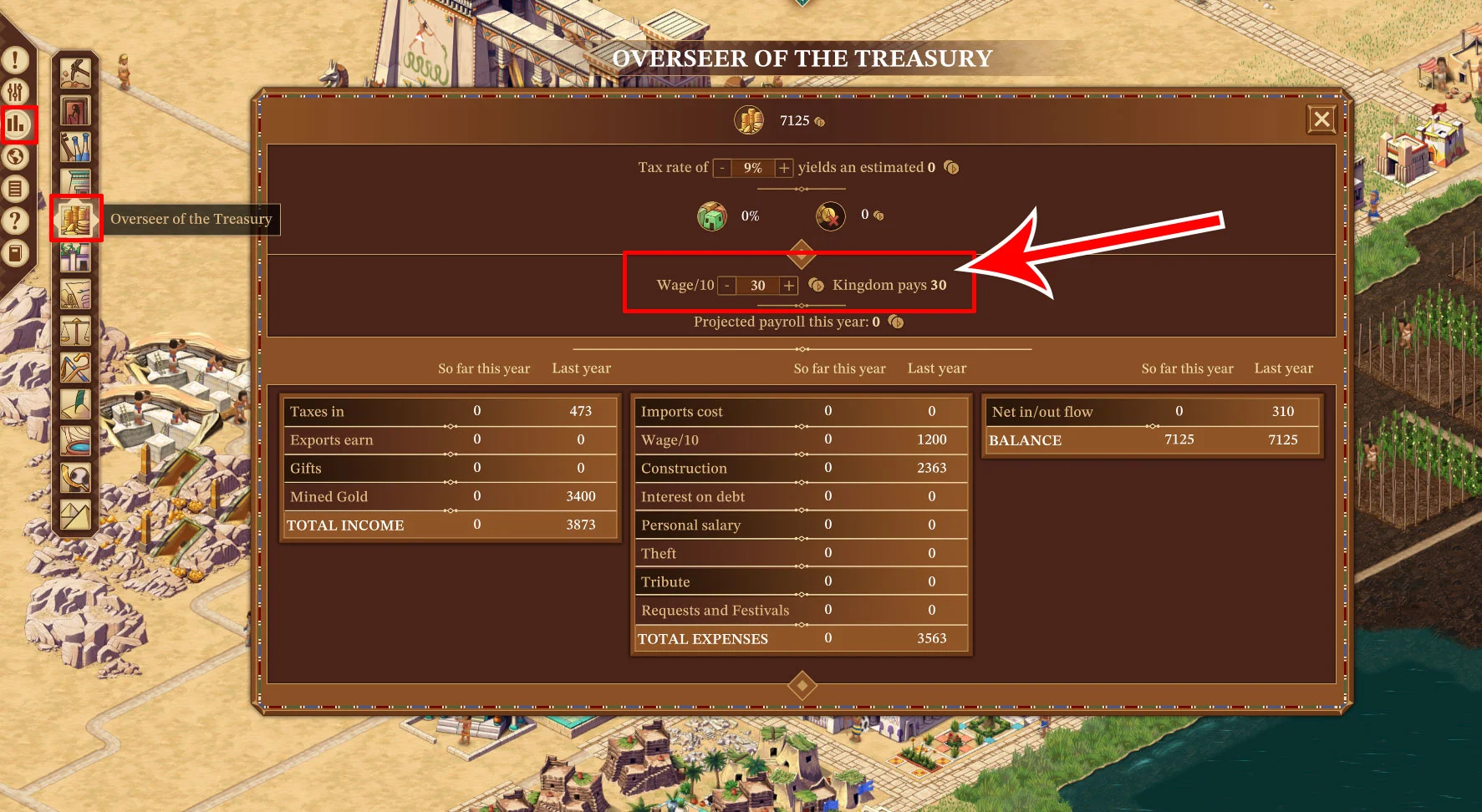This screenshot has width=1482, height=812.
Task: Raise the wage using the plus button
Action: [x=788, y=286]
